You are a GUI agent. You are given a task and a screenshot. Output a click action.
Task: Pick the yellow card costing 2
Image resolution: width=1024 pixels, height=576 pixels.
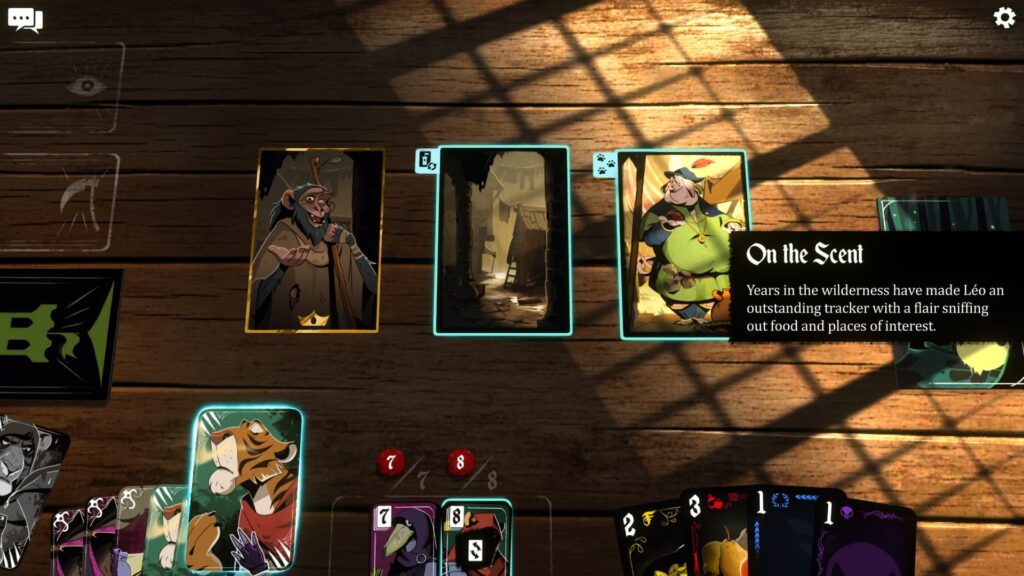[x=648, y=540]
